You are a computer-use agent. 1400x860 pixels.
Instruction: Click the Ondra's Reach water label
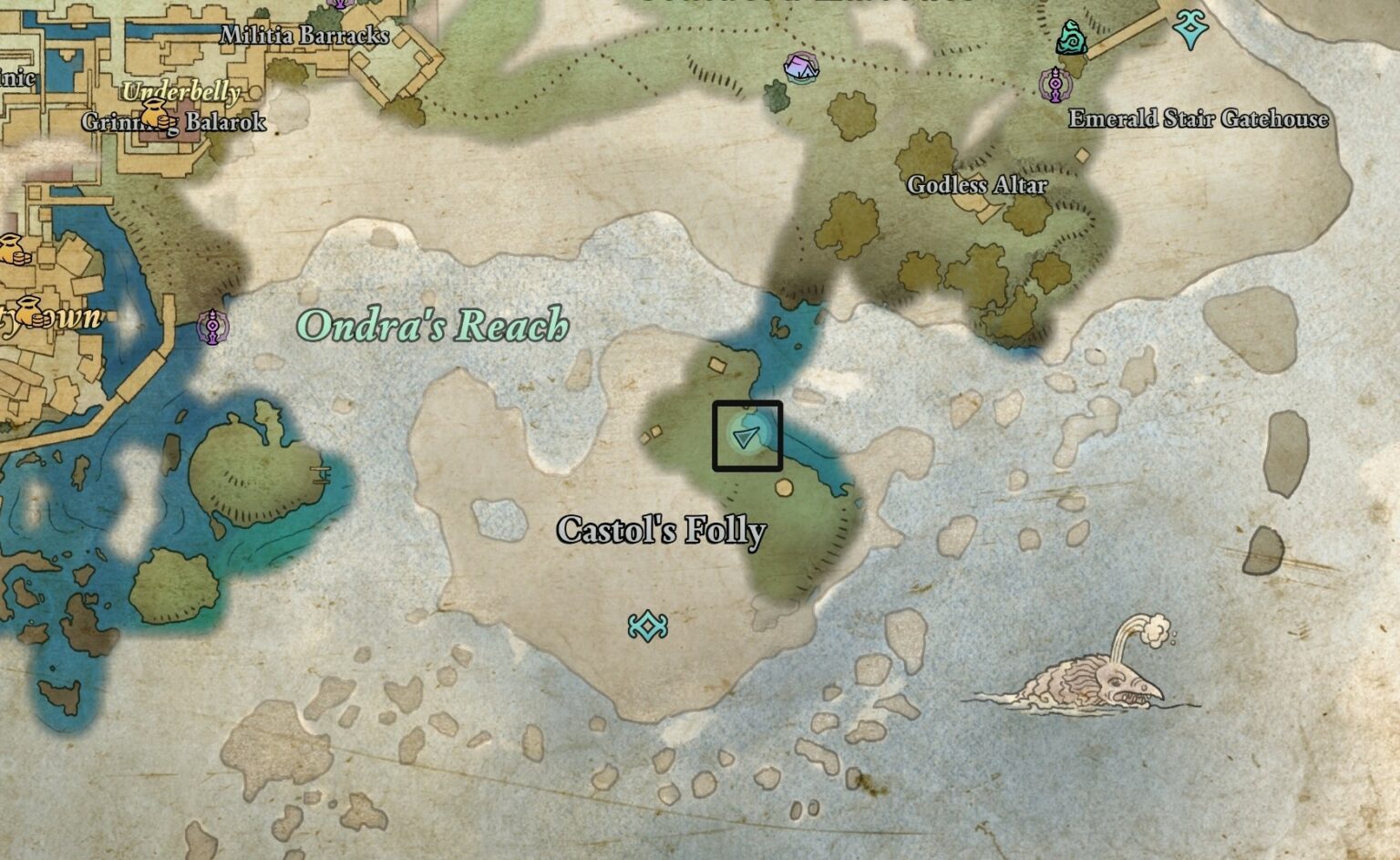[x=435, y=326]
